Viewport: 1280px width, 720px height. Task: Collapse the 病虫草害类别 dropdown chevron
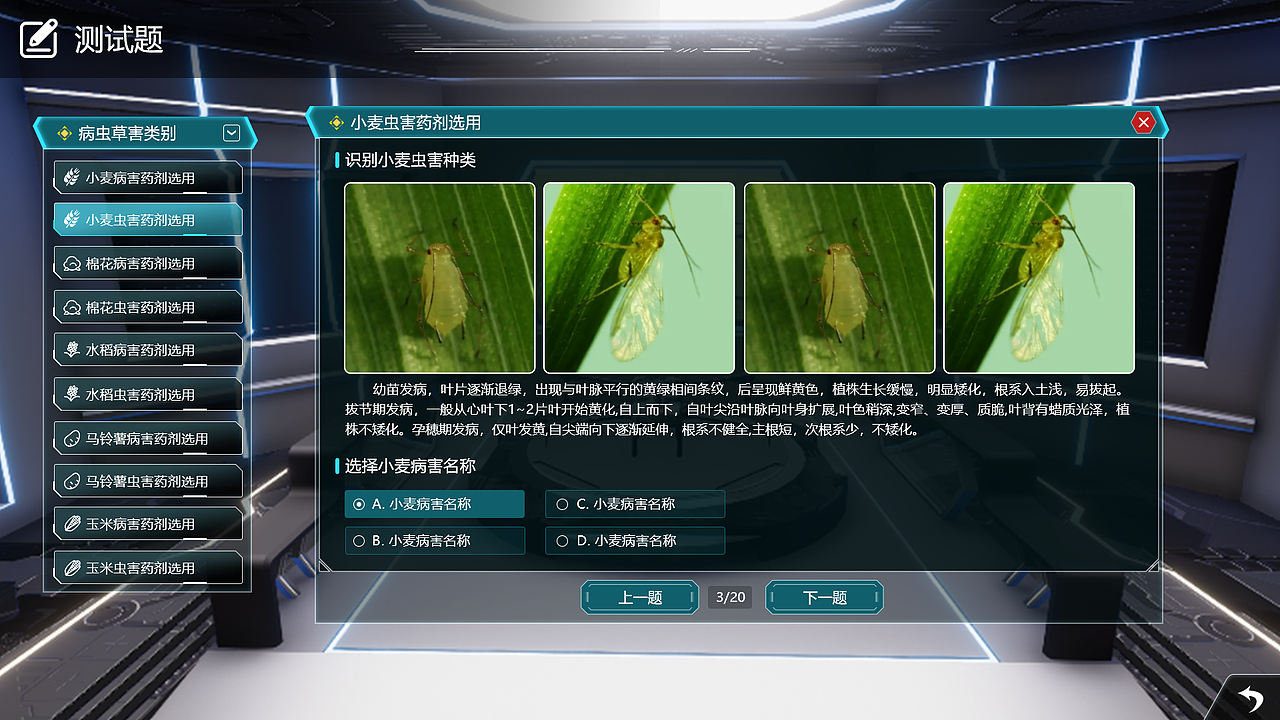231,132
